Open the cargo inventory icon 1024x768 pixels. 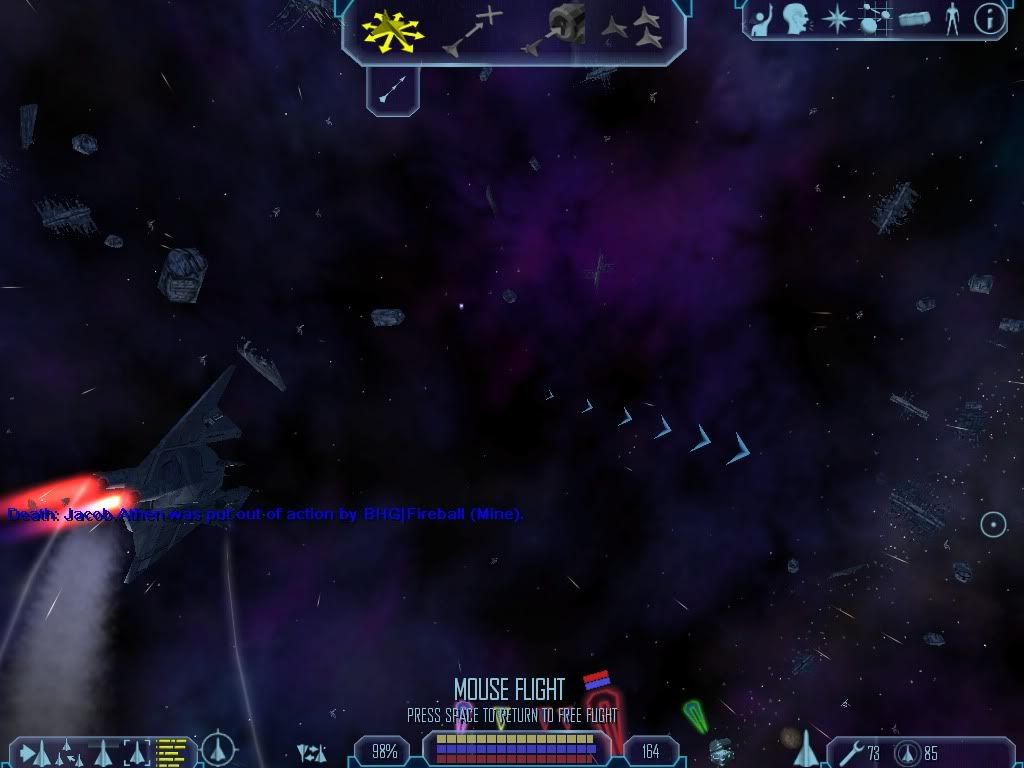[915, 19]
